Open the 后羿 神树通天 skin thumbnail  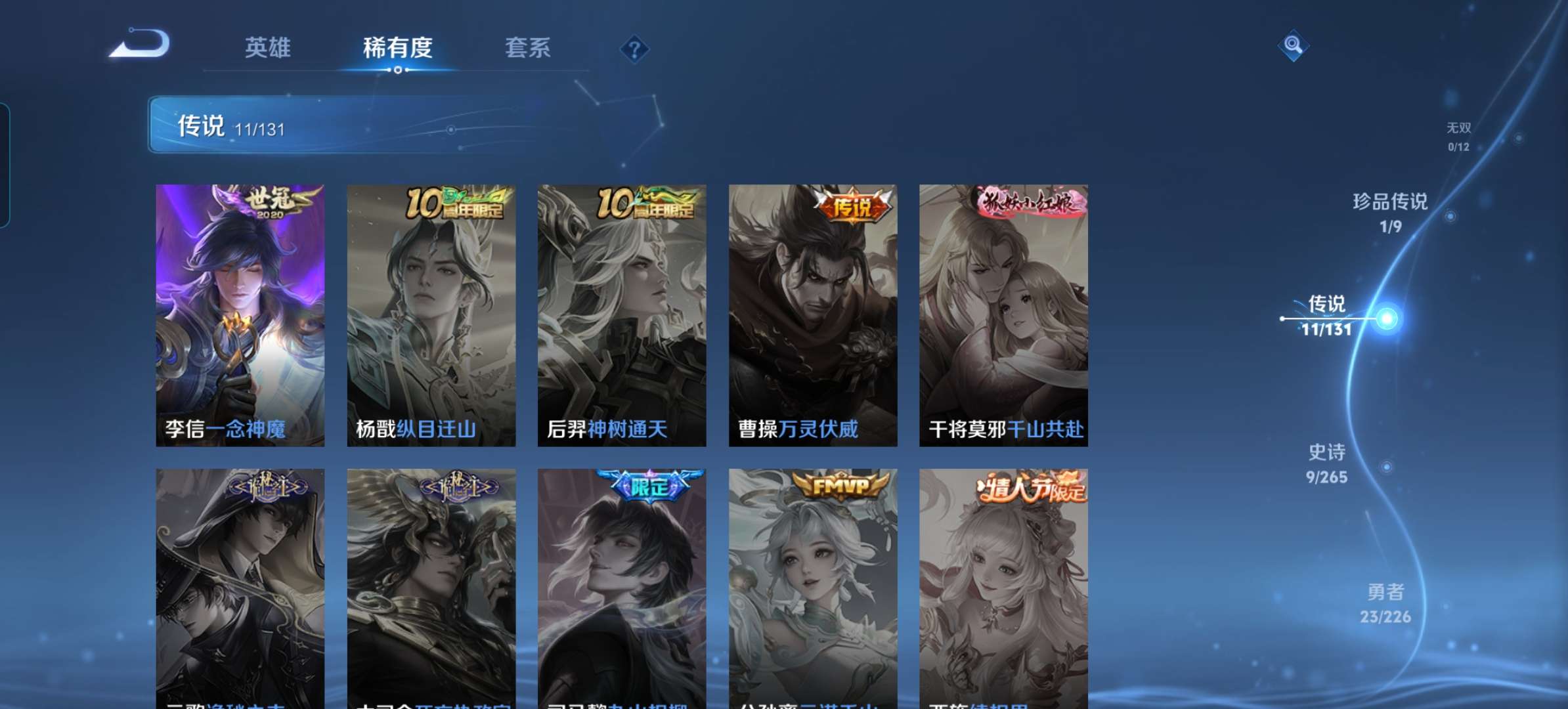pyautogui.click(x=624, y=309)
